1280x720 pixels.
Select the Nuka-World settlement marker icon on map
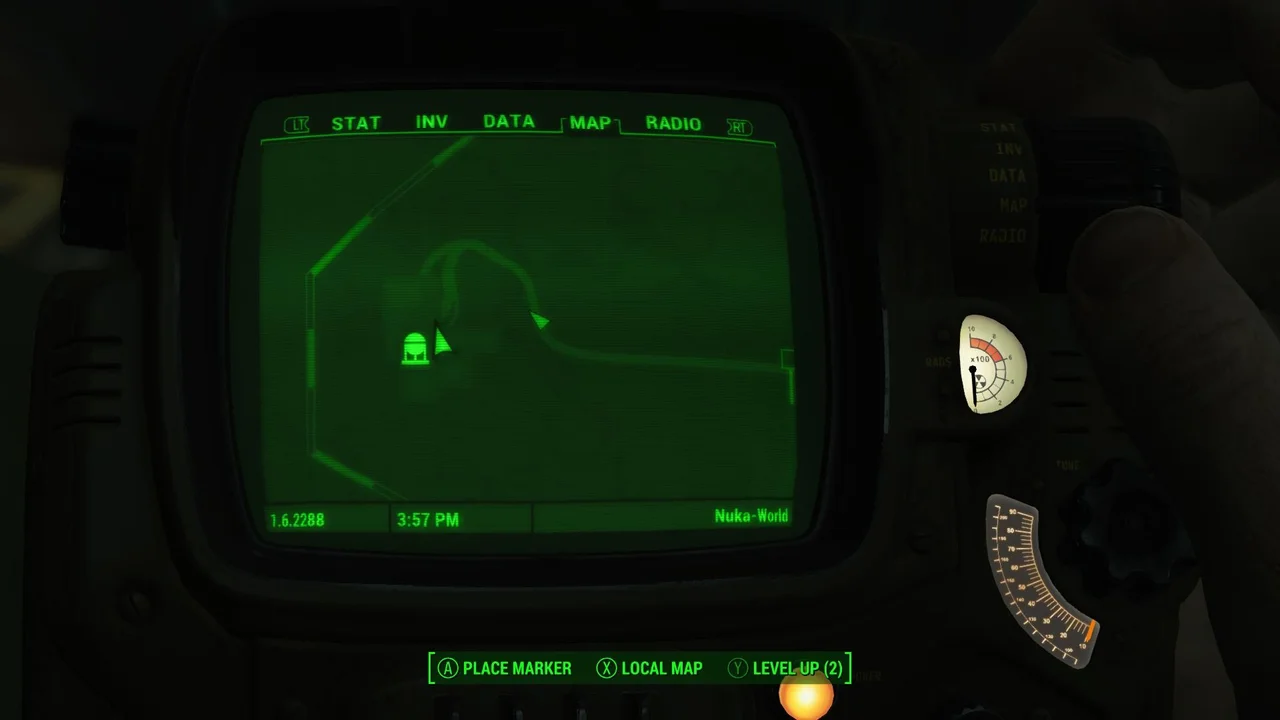tap(415, 347)
